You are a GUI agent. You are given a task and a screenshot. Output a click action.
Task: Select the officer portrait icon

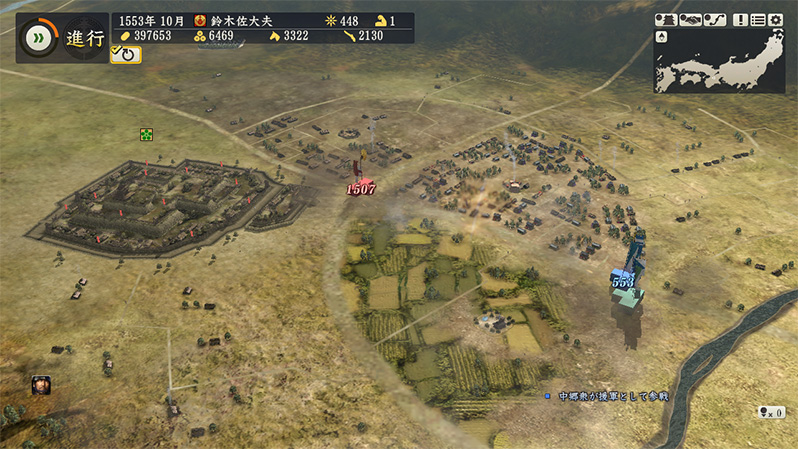pyautogui.click(x=41, y=385)
